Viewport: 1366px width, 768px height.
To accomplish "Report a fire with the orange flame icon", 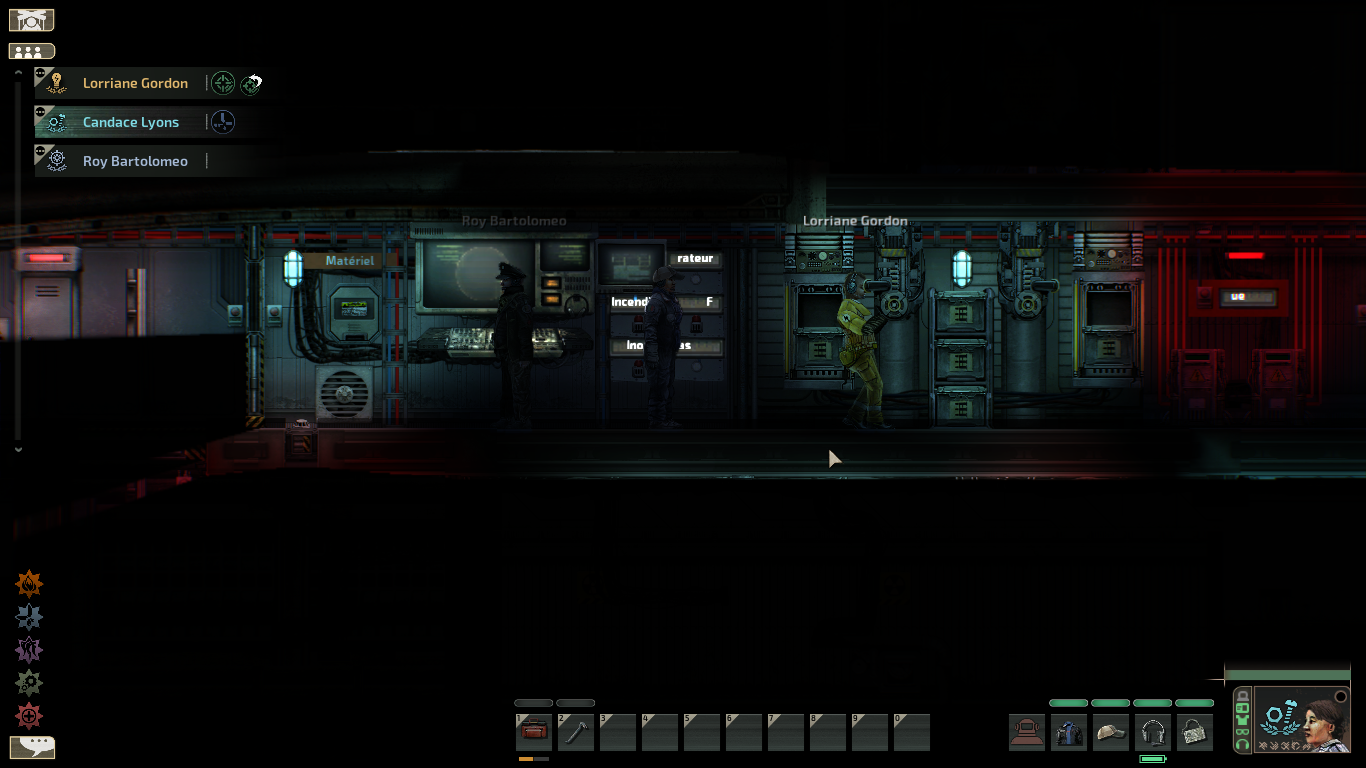I will coord(29,584).
